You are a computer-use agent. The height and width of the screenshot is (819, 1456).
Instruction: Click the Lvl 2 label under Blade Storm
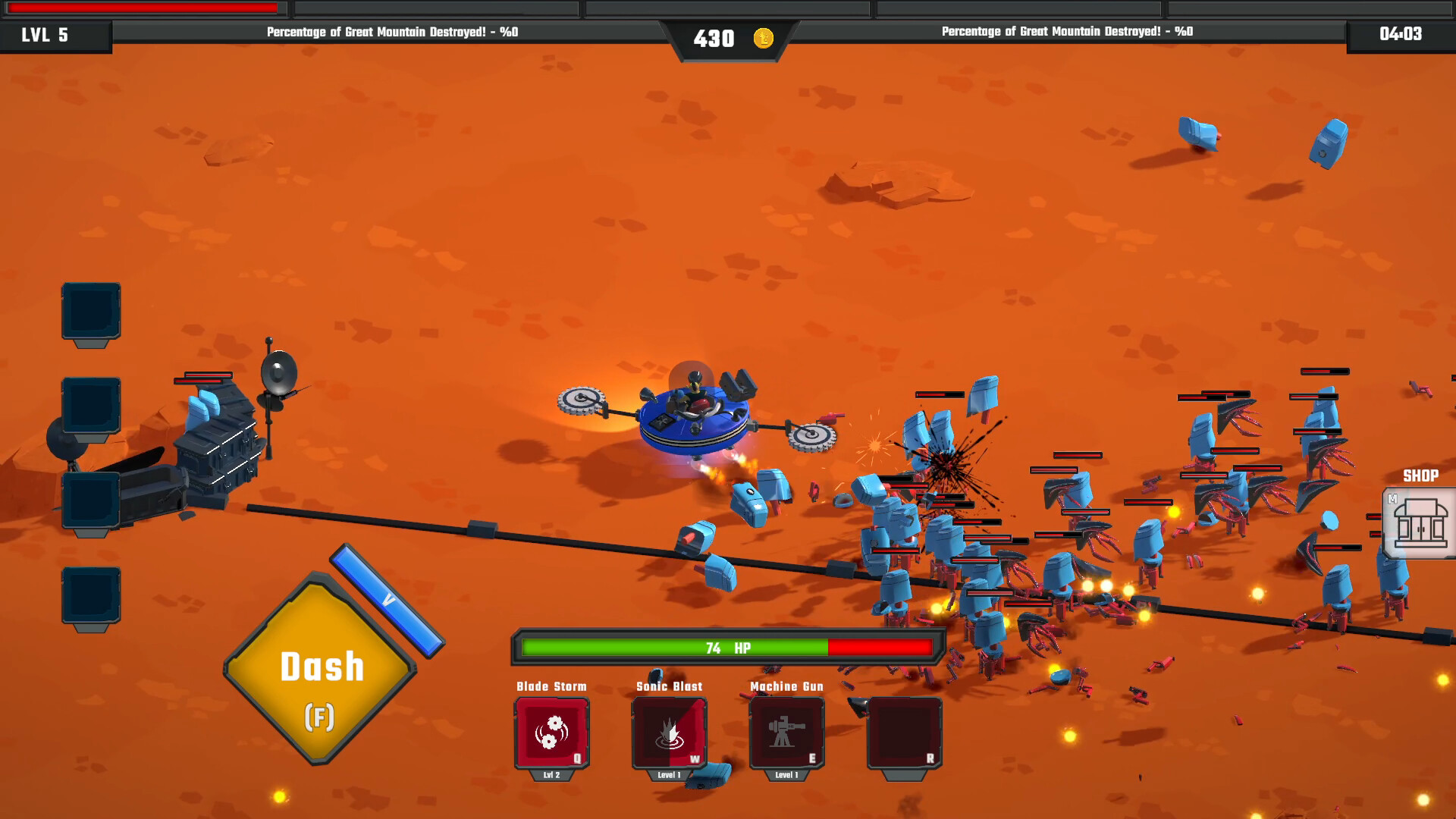pyautogui.click(x=552, y=775)
